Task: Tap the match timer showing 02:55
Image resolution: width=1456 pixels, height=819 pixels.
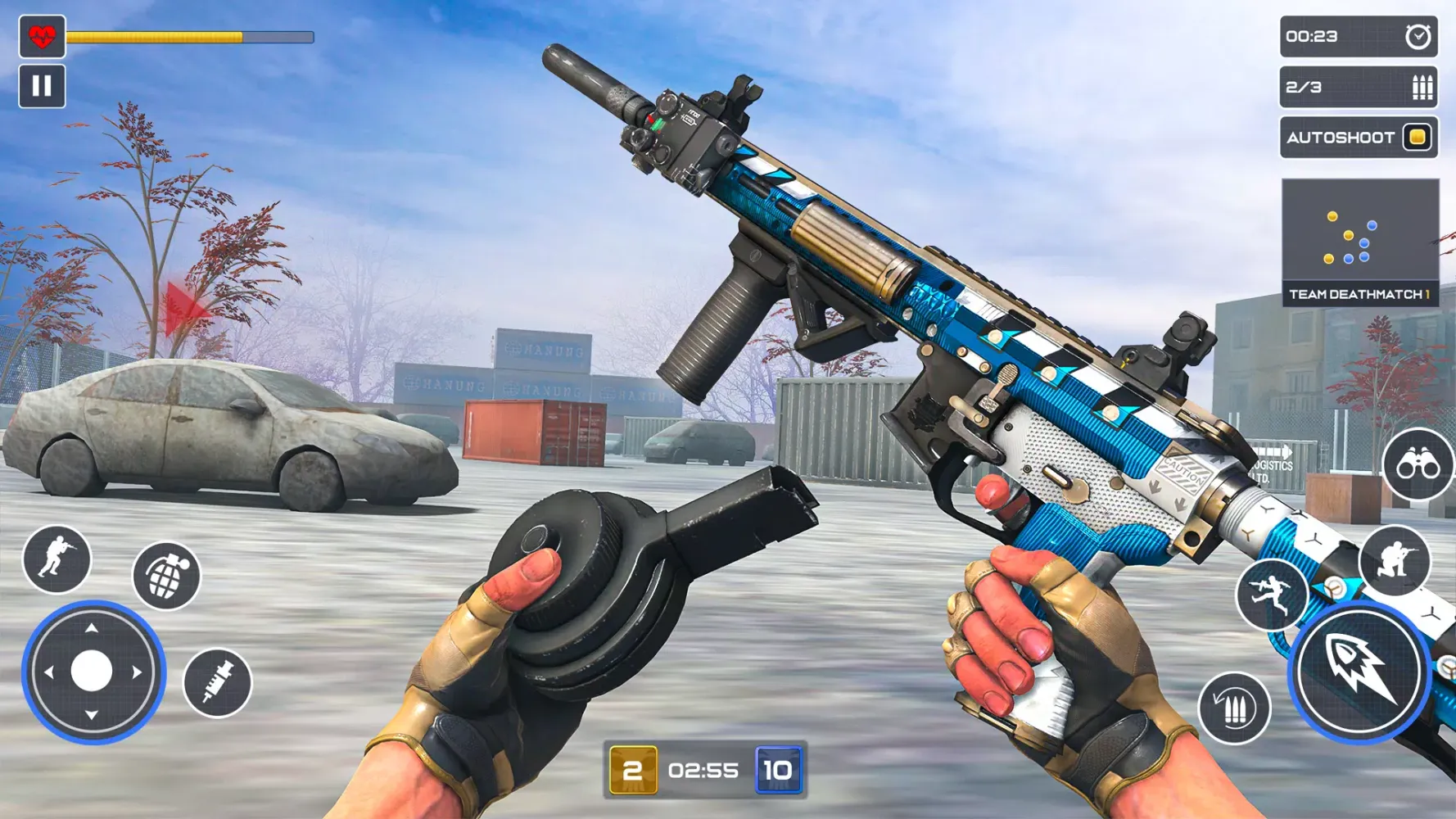Action: [705, 770]
